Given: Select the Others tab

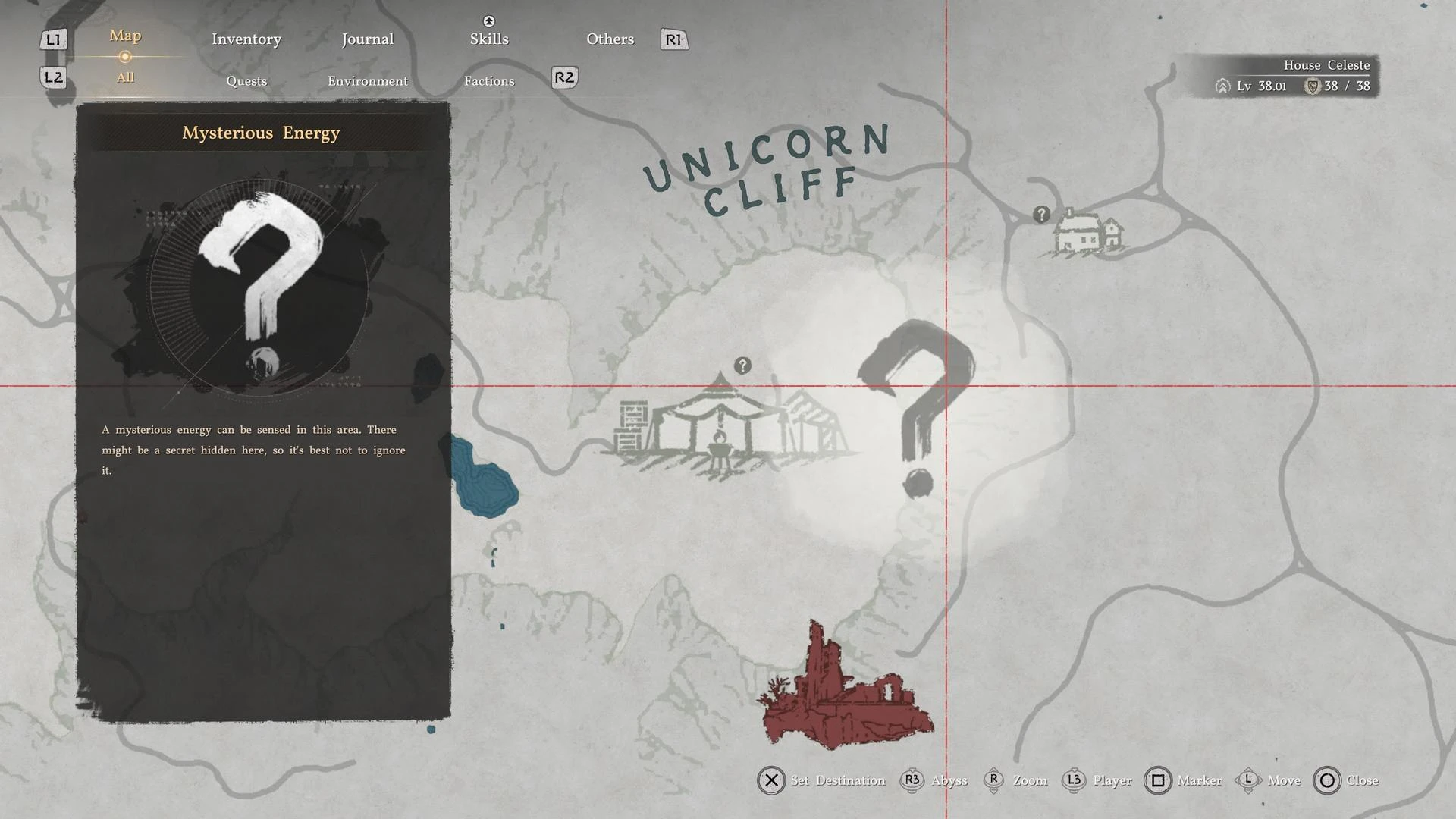Looking at the screenshot, I should pos(610,39).
